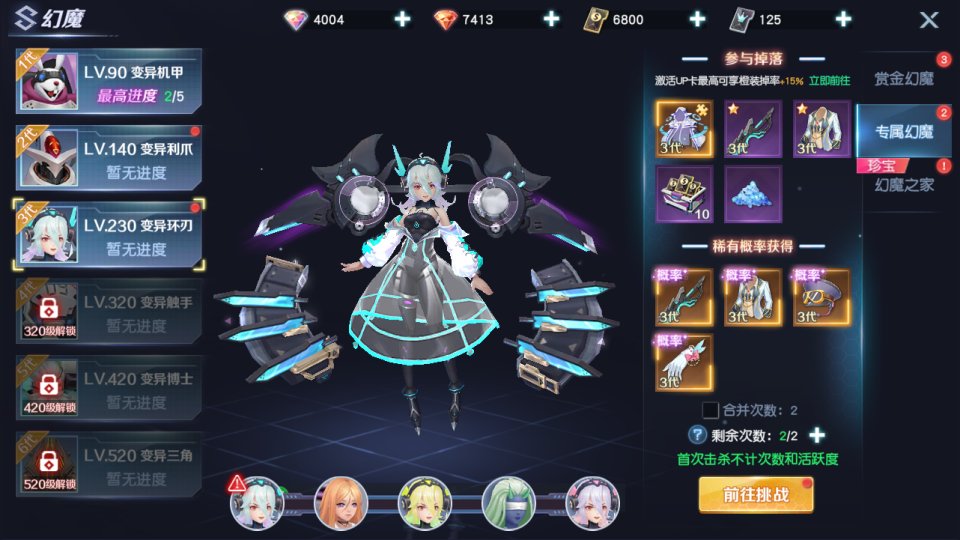The image size is (960, 540).
Task: Select the LV.230 变异环刃 boss entry
Action: pyautogui.click(x=108, y=236)
